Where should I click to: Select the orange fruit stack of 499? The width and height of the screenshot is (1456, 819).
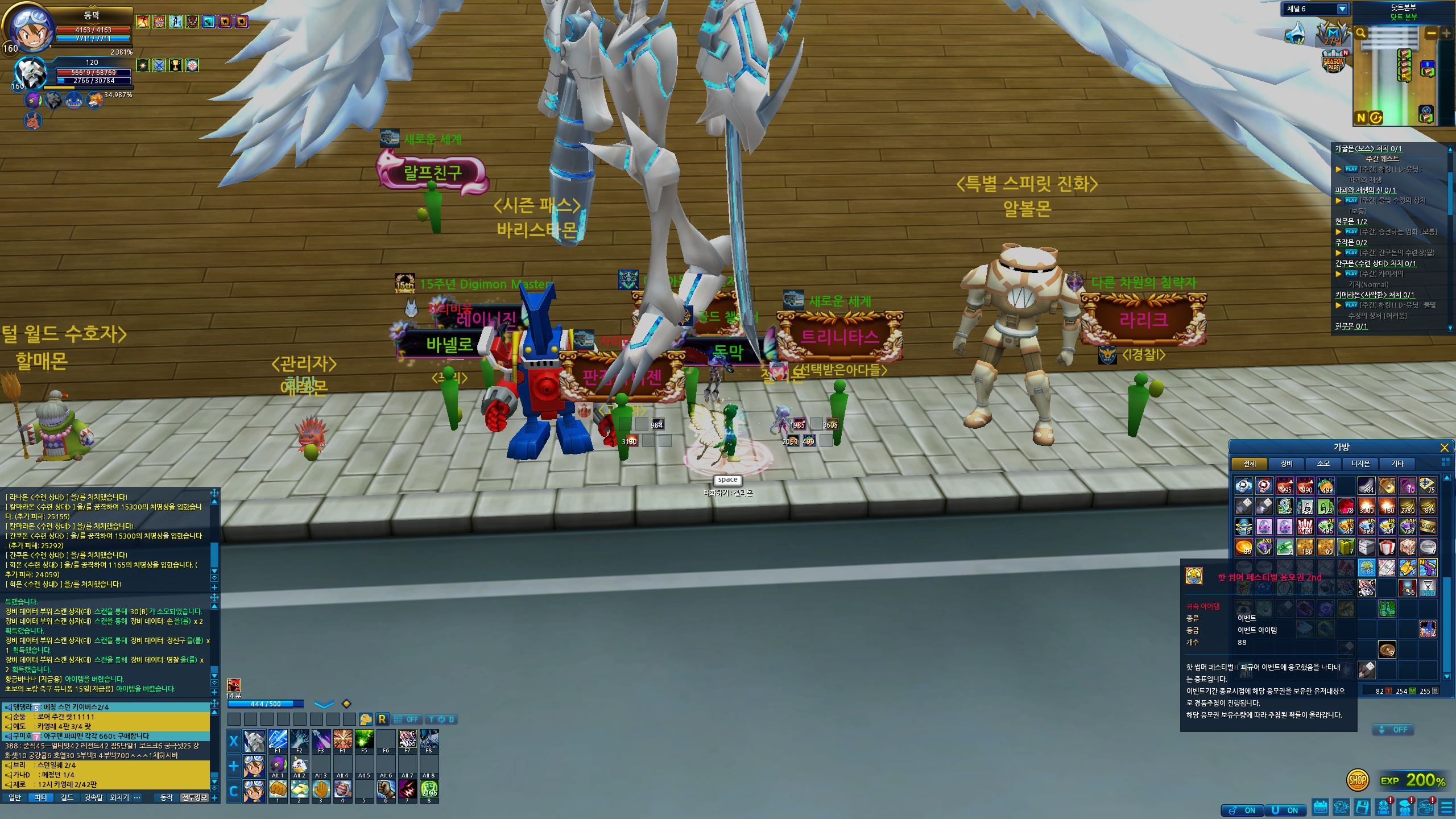pos(1325,485)
